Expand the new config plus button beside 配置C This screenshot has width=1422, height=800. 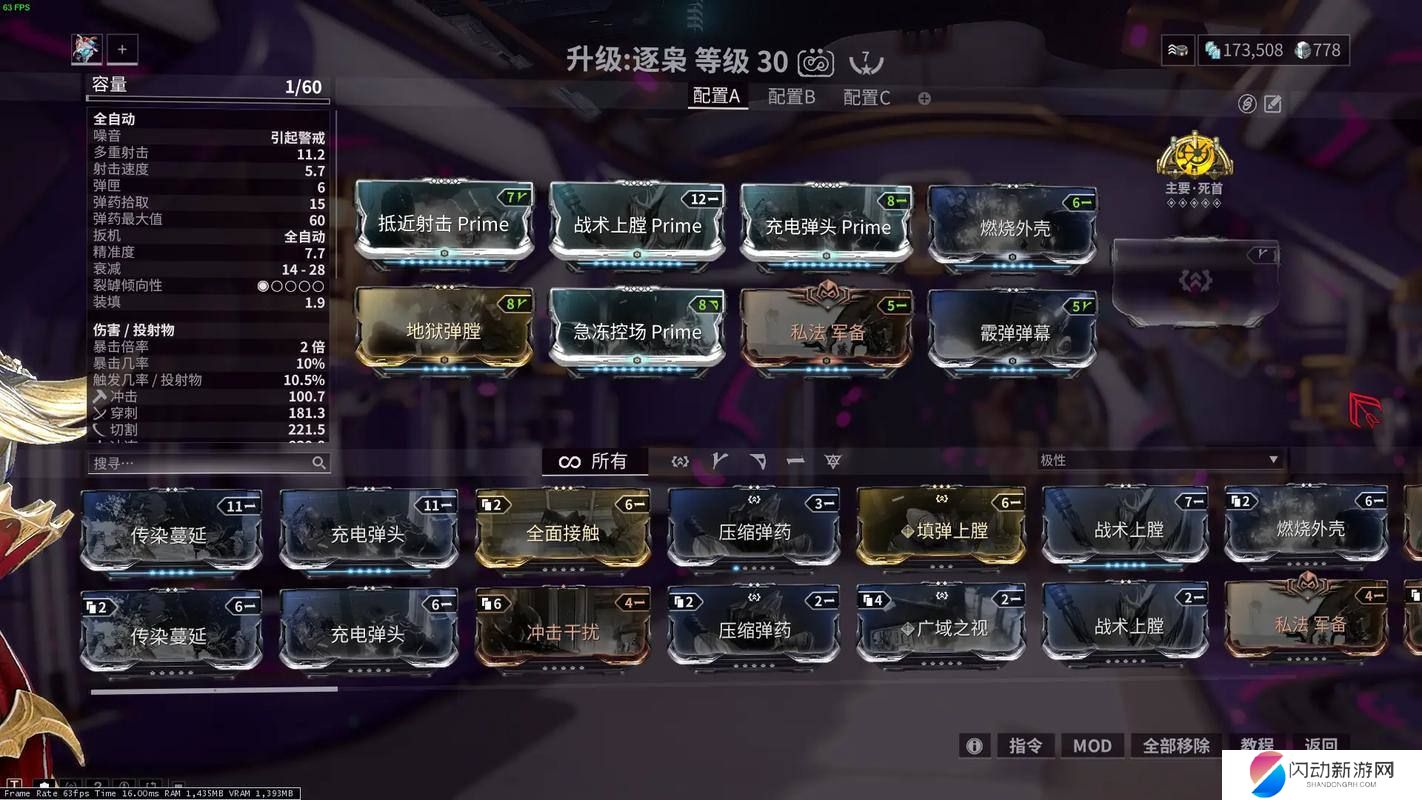(x=923, y=98)
